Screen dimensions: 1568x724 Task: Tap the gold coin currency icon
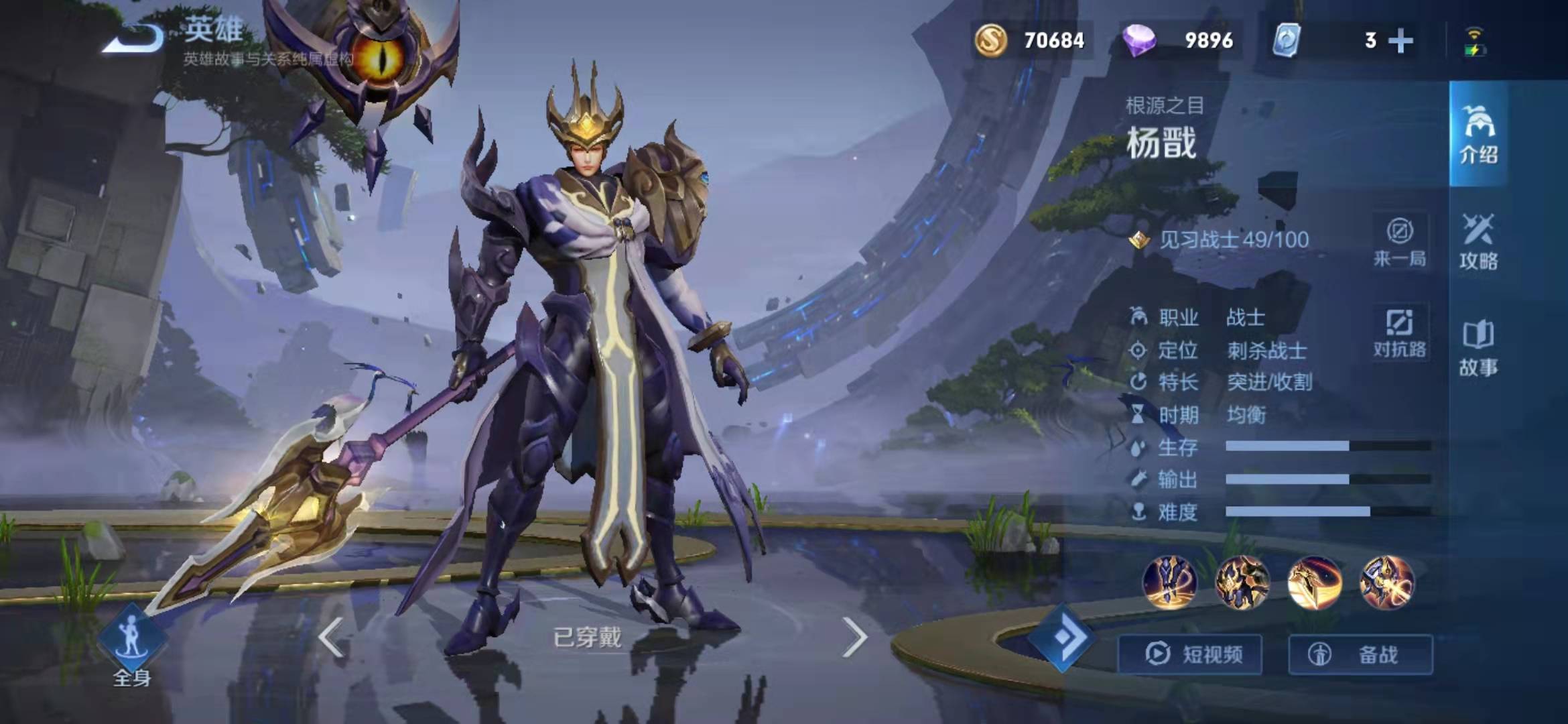[x=990, y=40]
